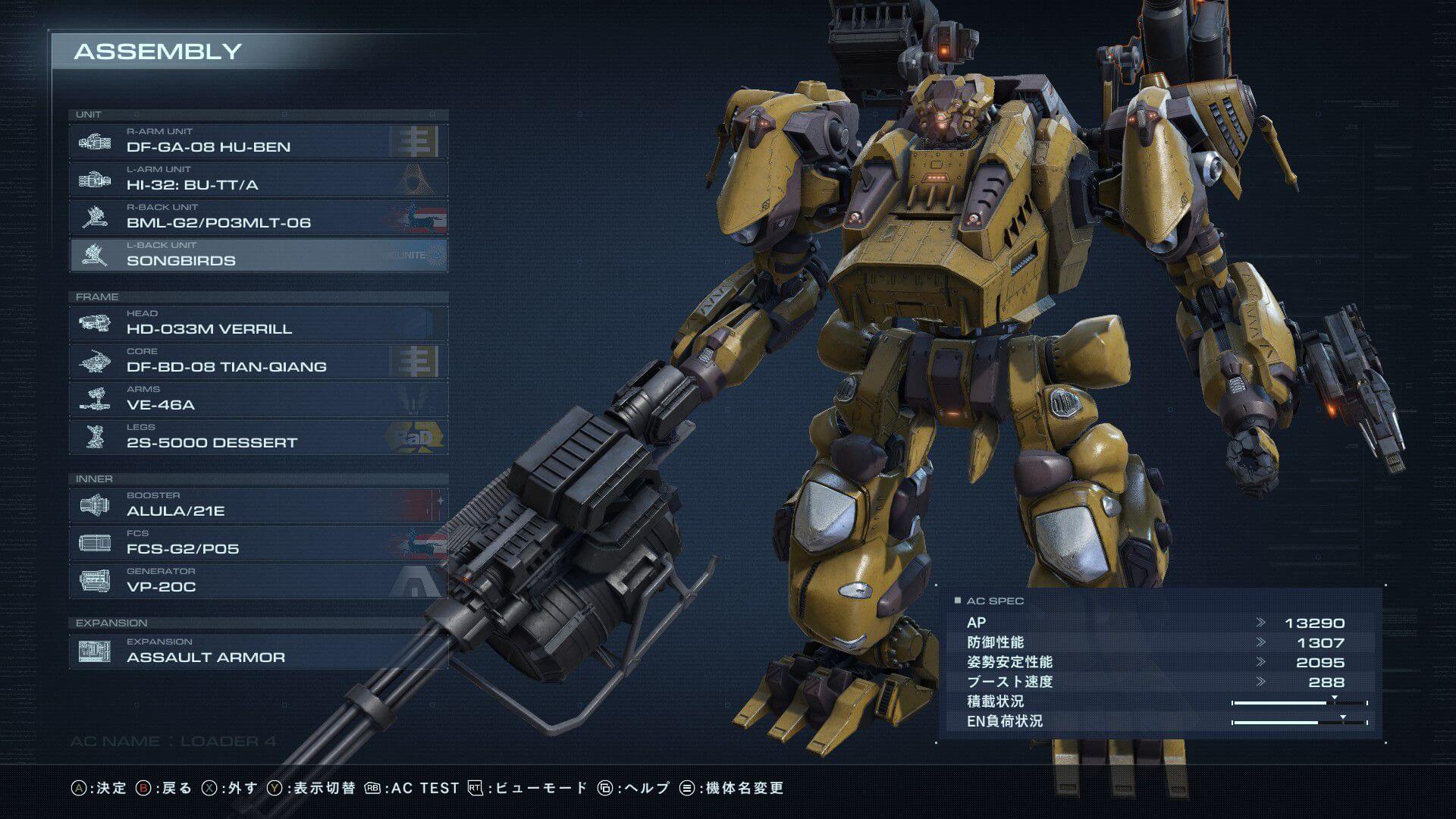
Task: Pick the HEAD part HD-033M VERRILL
Action: coord(258,323)
